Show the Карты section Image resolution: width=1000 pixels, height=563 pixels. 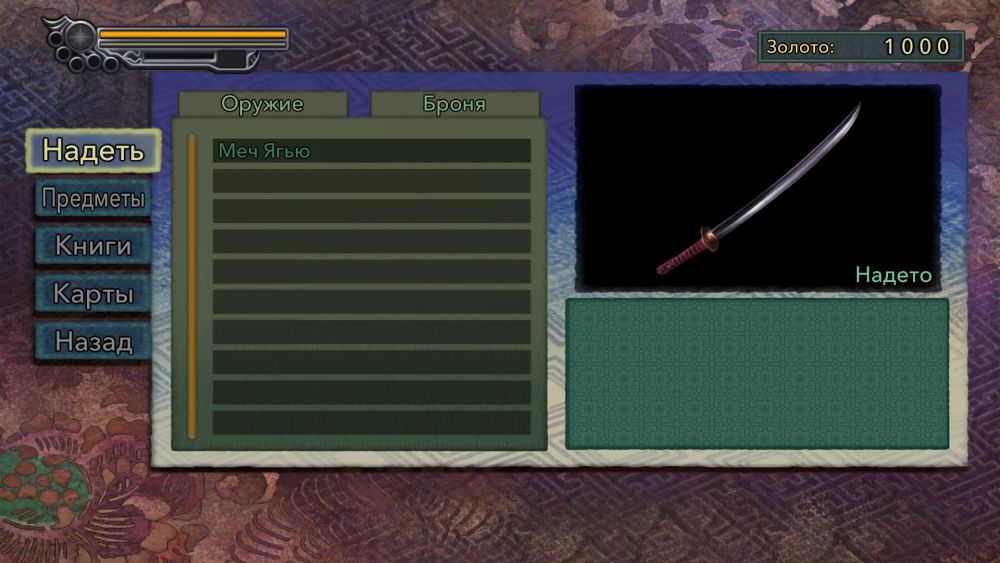pyautogui.click(x=93, y=294)
